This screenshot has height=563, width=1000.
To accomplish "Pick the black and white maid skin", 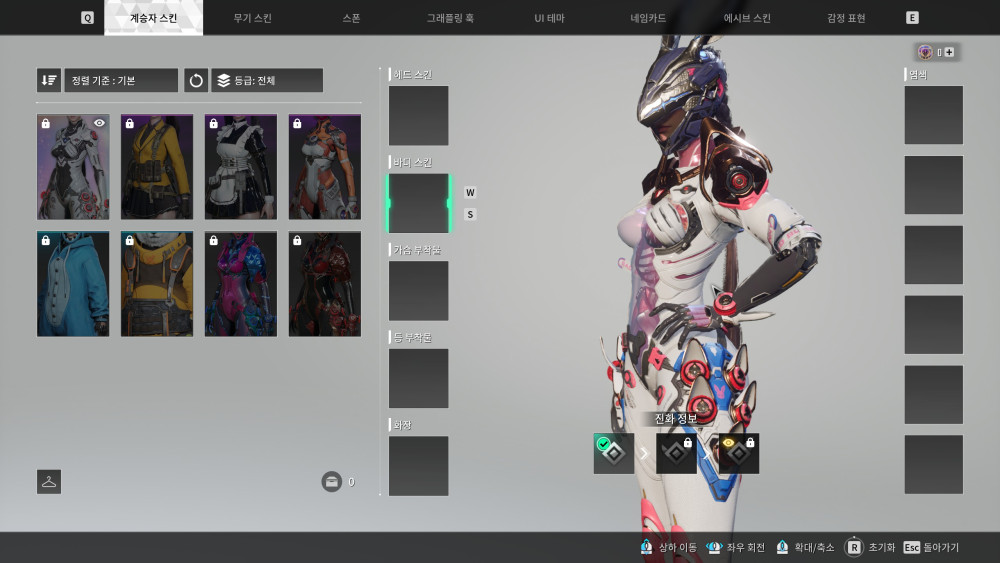I will [x=241, y=166].
